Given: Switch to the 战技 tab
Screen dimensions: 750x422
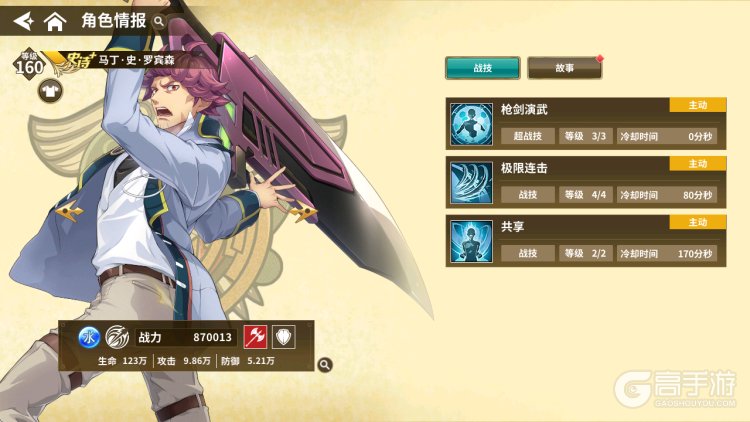Looking at the screenshot, I should (x=482, y=68).
